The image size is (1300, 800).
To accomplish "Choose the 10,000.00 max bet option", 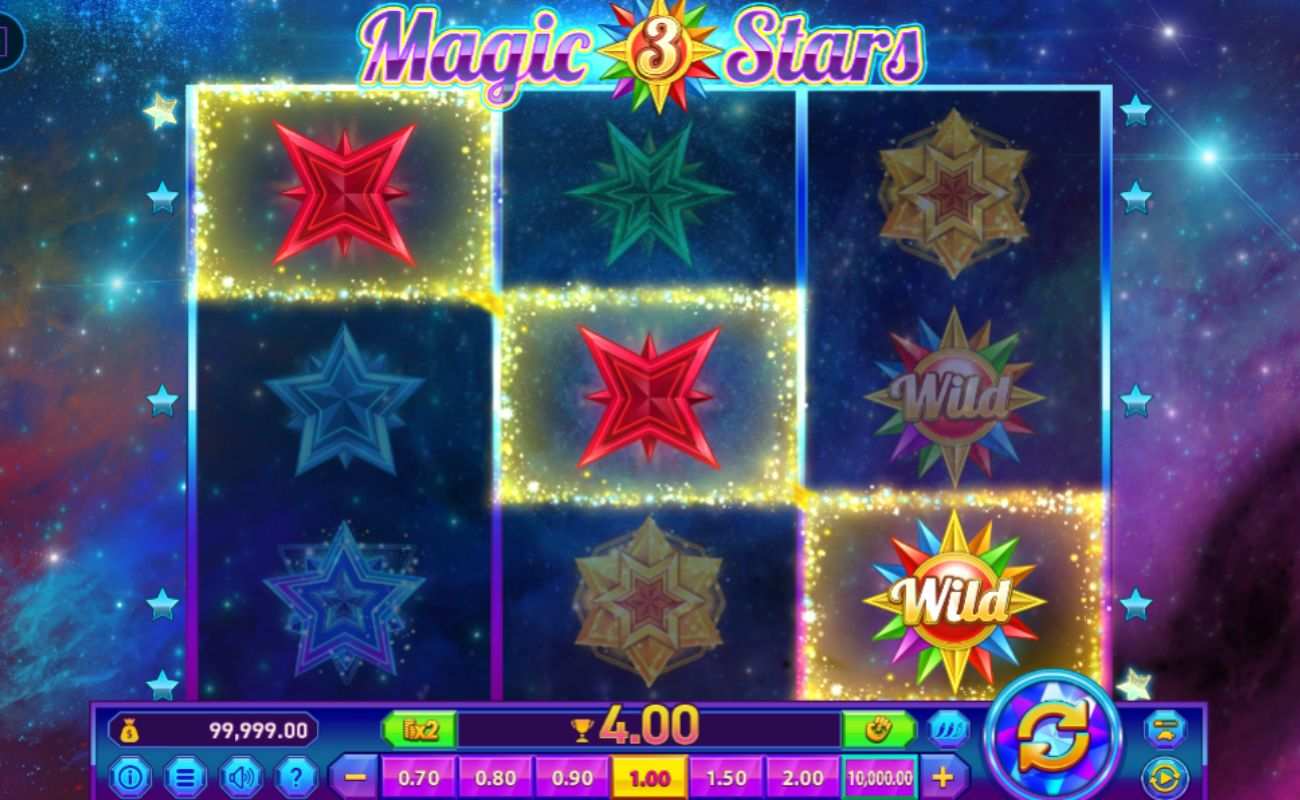I will coord(879,776).
